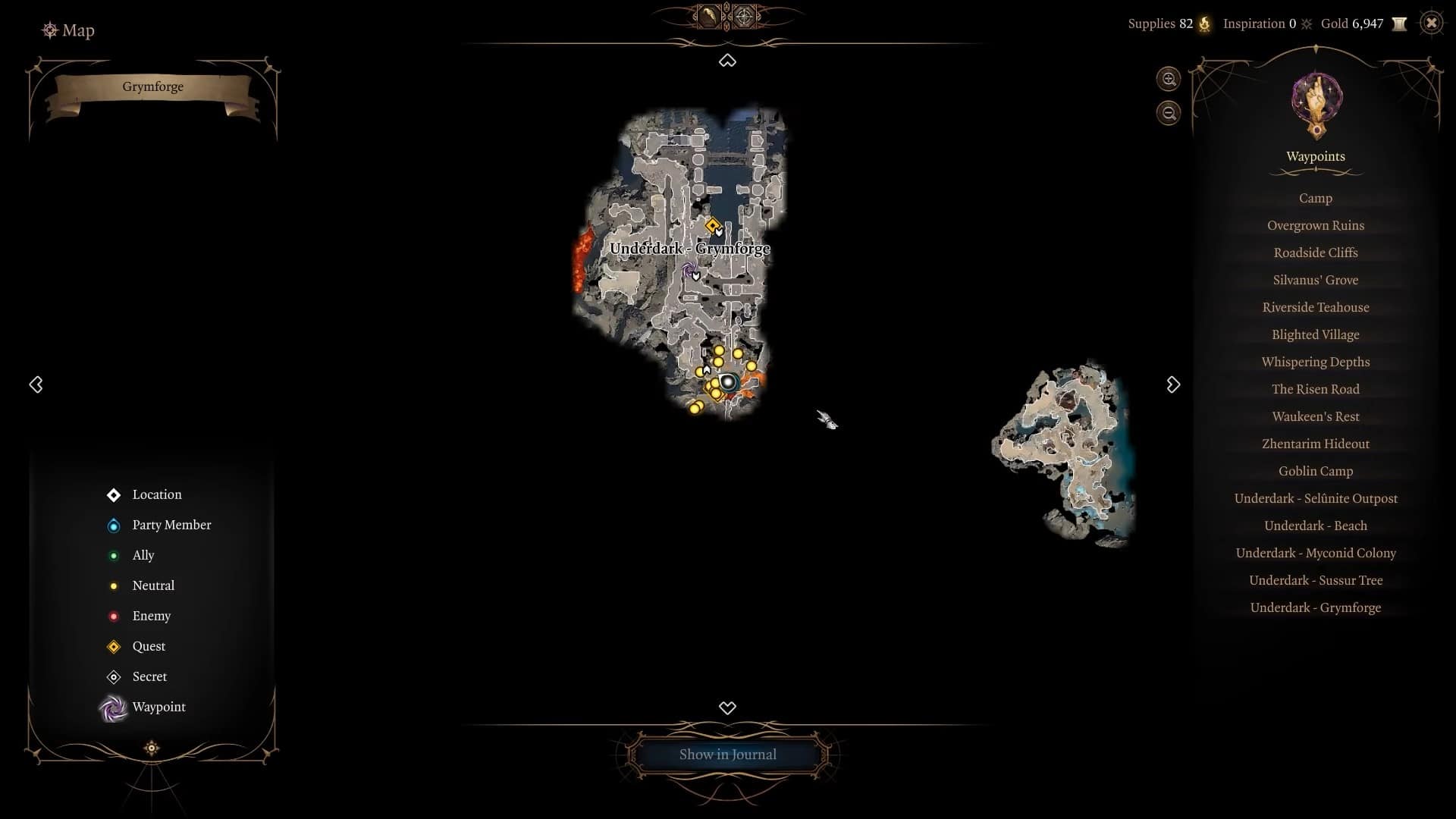Click the Supplies bag icon in the top bar

click(1204, 24)
